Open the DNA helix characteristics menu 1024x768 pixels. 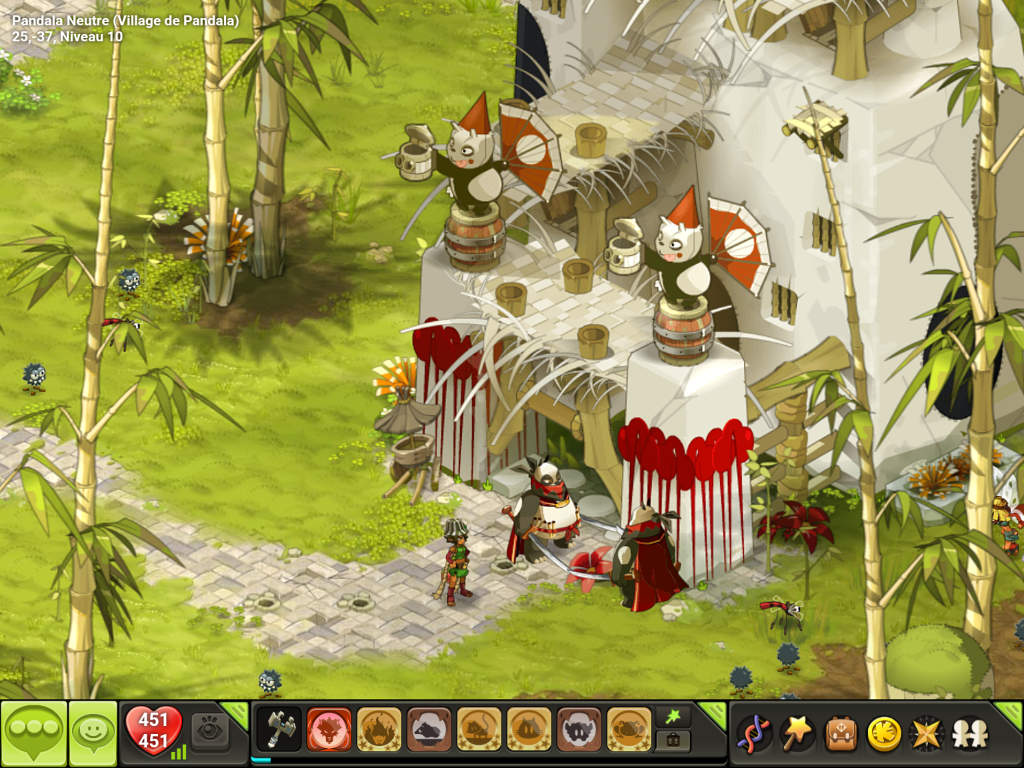[753, 733]
